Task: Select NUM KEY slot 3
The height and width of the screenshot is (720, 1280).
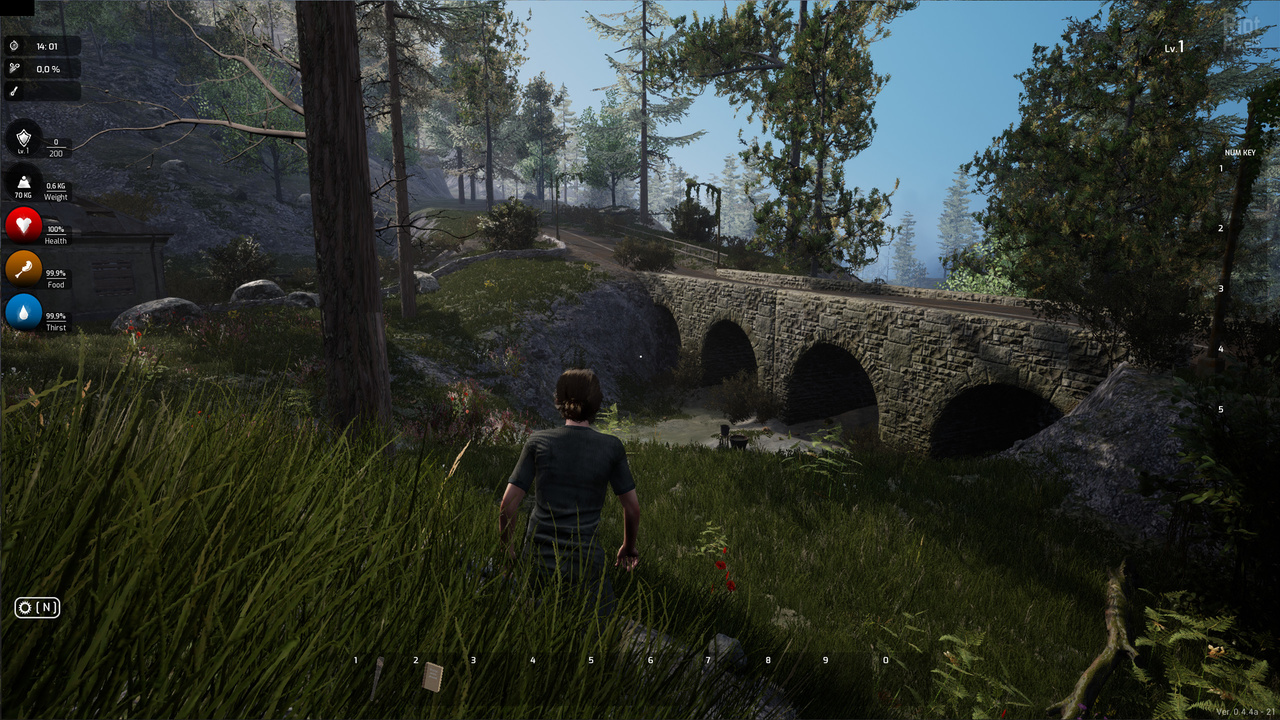Action: (1221, 288)
